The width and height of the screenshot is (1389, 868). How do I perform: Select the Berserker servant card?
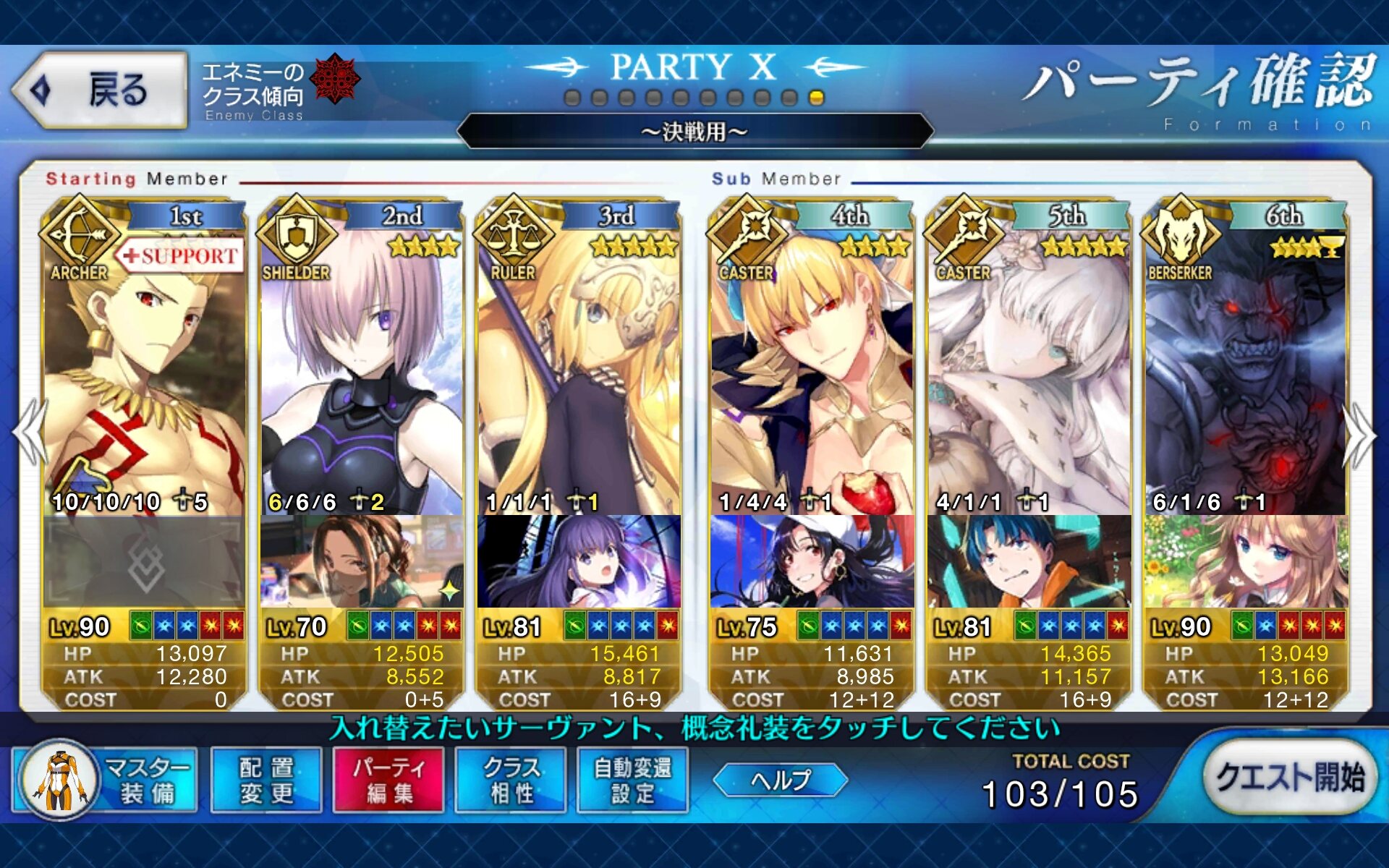[x=1246, y=376]
